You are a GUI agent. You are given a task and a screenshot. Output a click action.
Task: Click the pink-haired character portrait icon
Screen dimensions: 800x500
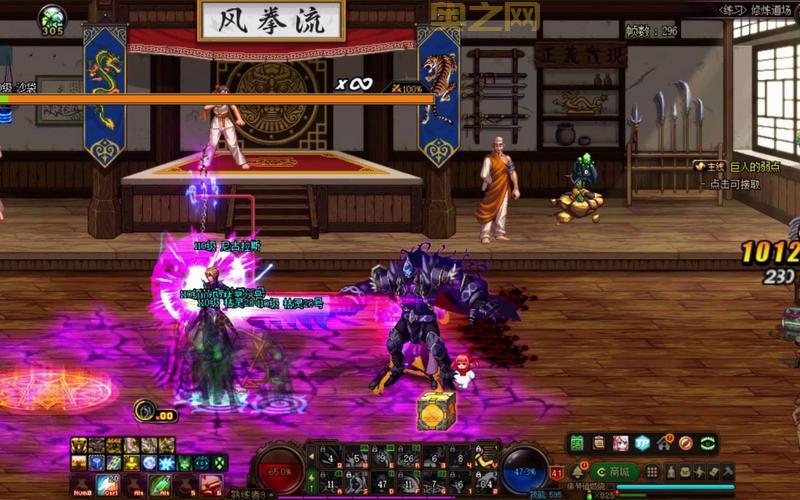(x=621, y=443)
